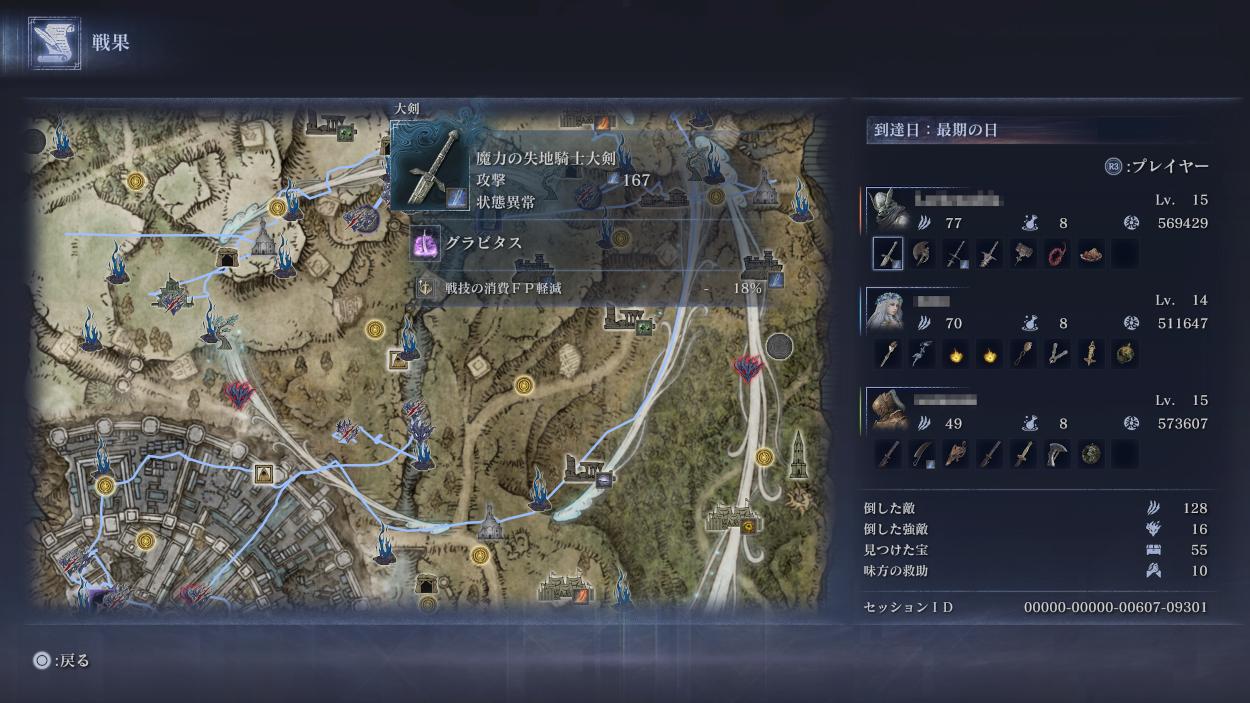Image resolution: width=1250 pixels, height=703 pixels.
Task: Choose the second player's golden seal slot
Action: tap(1091, 354)
